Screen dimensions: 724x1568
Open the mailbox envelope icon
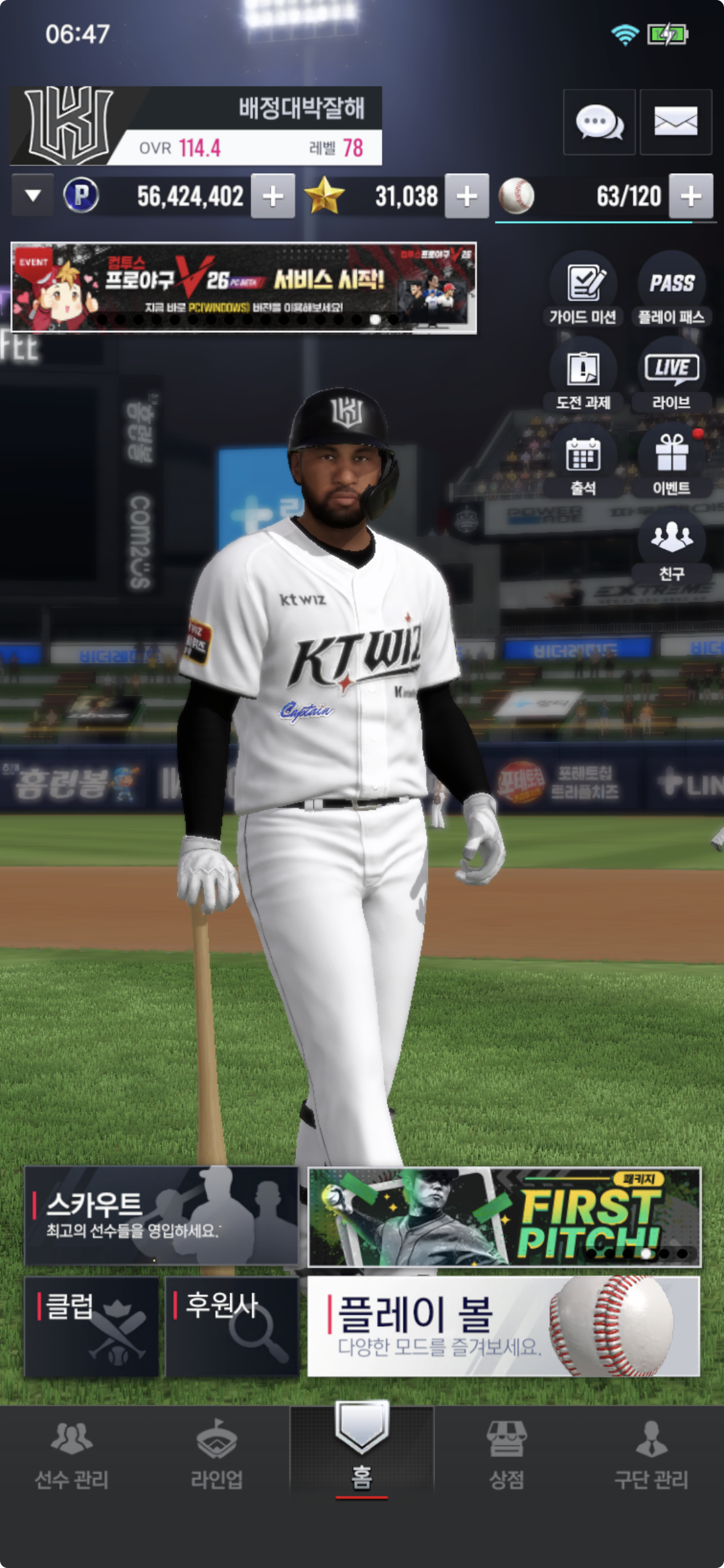pos(676,122)
